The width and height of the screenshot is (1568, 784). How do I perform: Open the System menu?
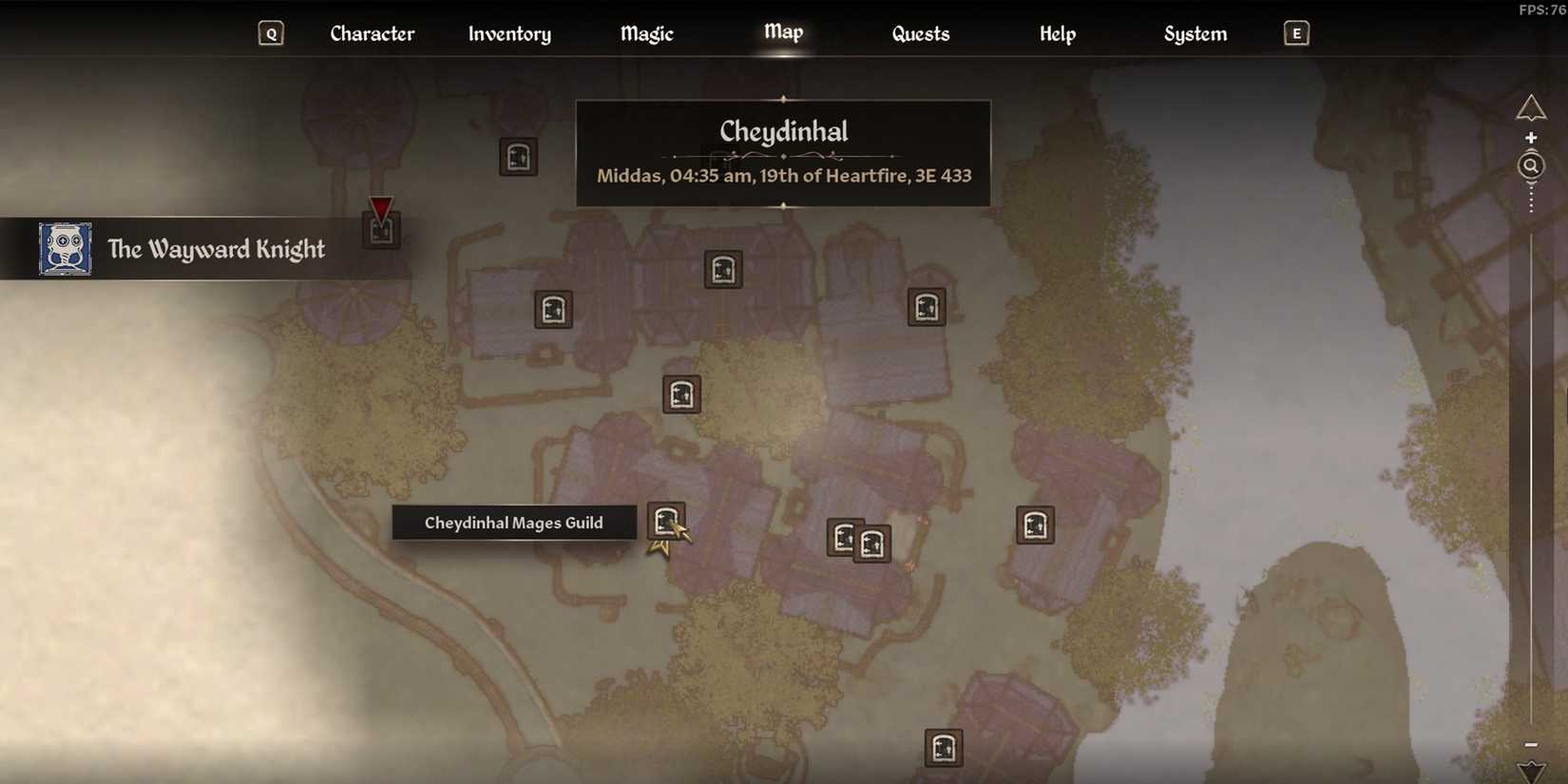point(1195,33)
